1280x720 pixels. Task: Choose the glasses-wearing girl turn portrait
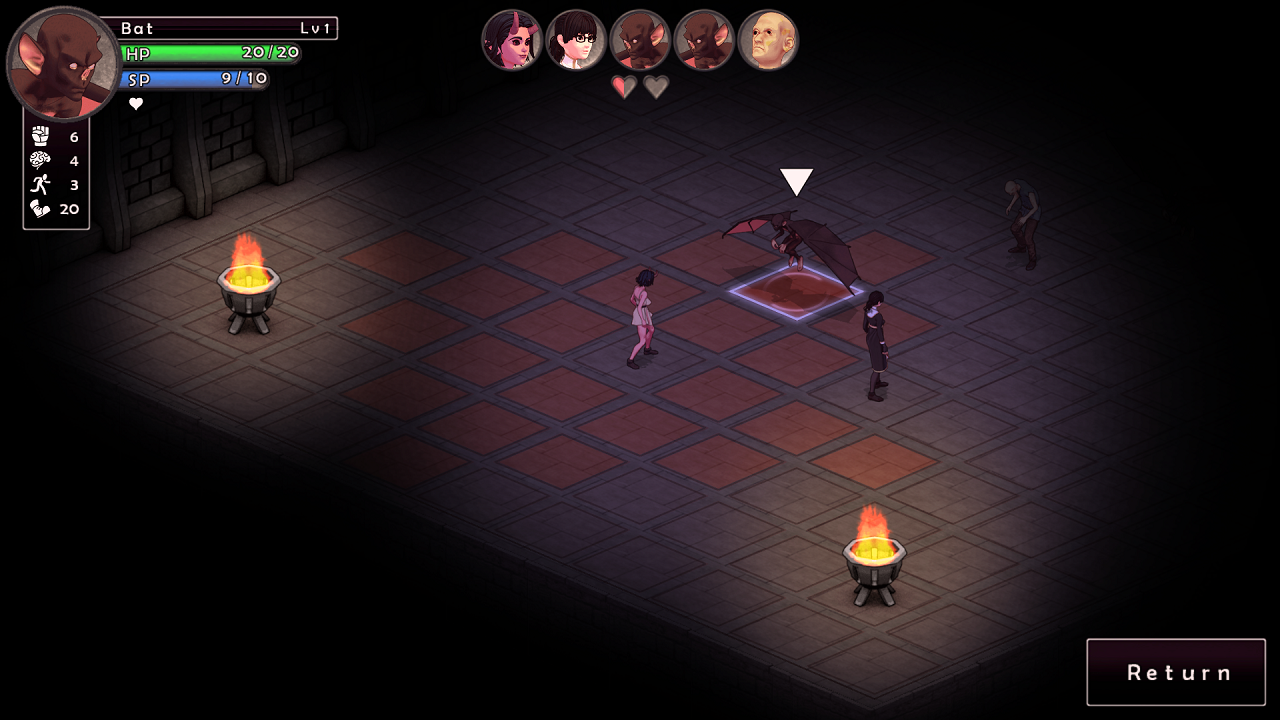point(576,40)
